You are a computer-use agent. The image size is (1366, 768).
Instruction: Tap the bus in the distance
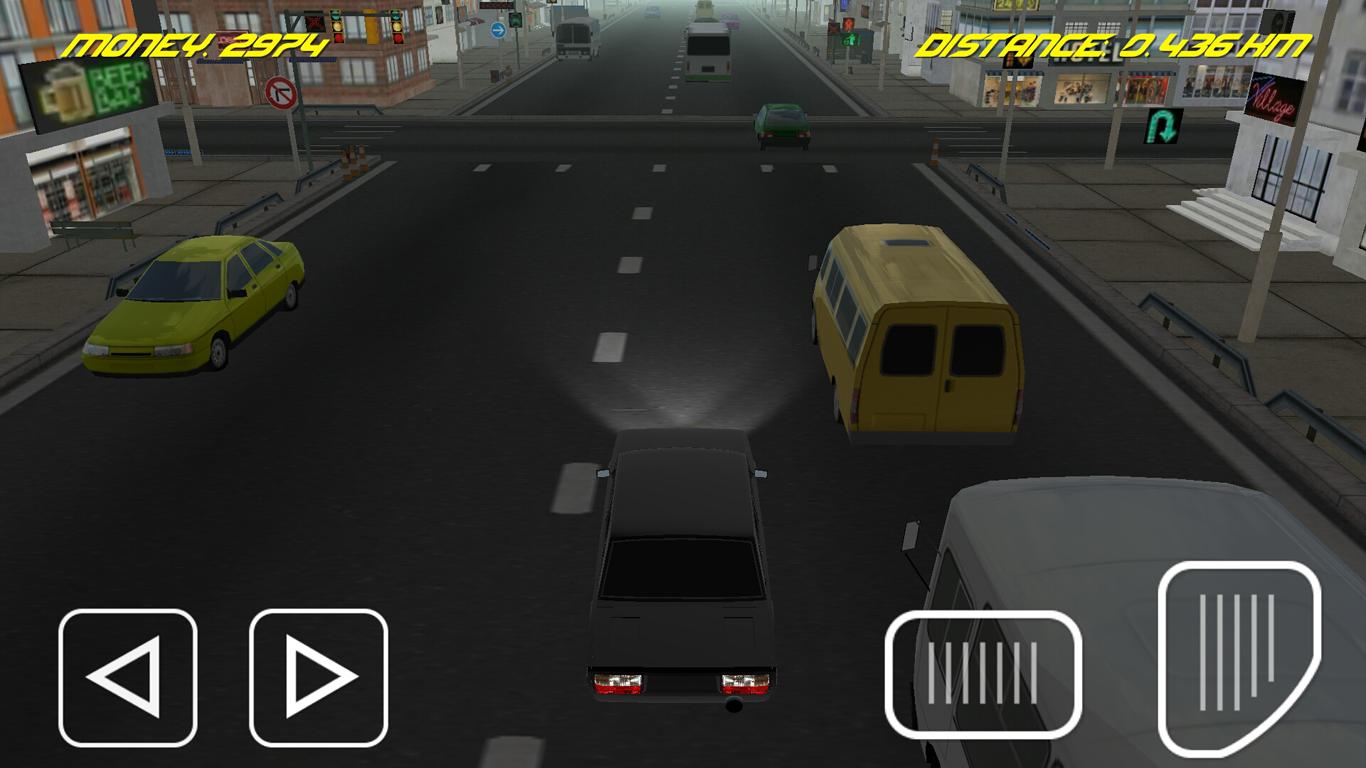click(x=707, y=45)
